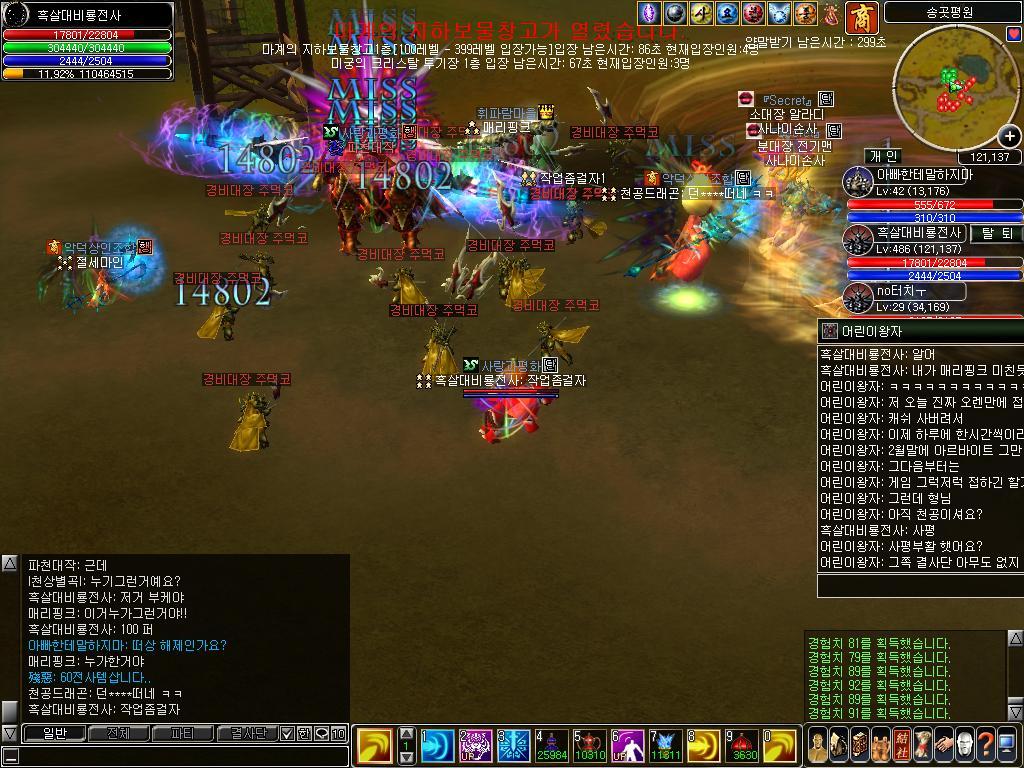Open the red 商 merchant shop icon
Image resolution: width=1024 pixels, height=768 pixels.
point(861,17)
